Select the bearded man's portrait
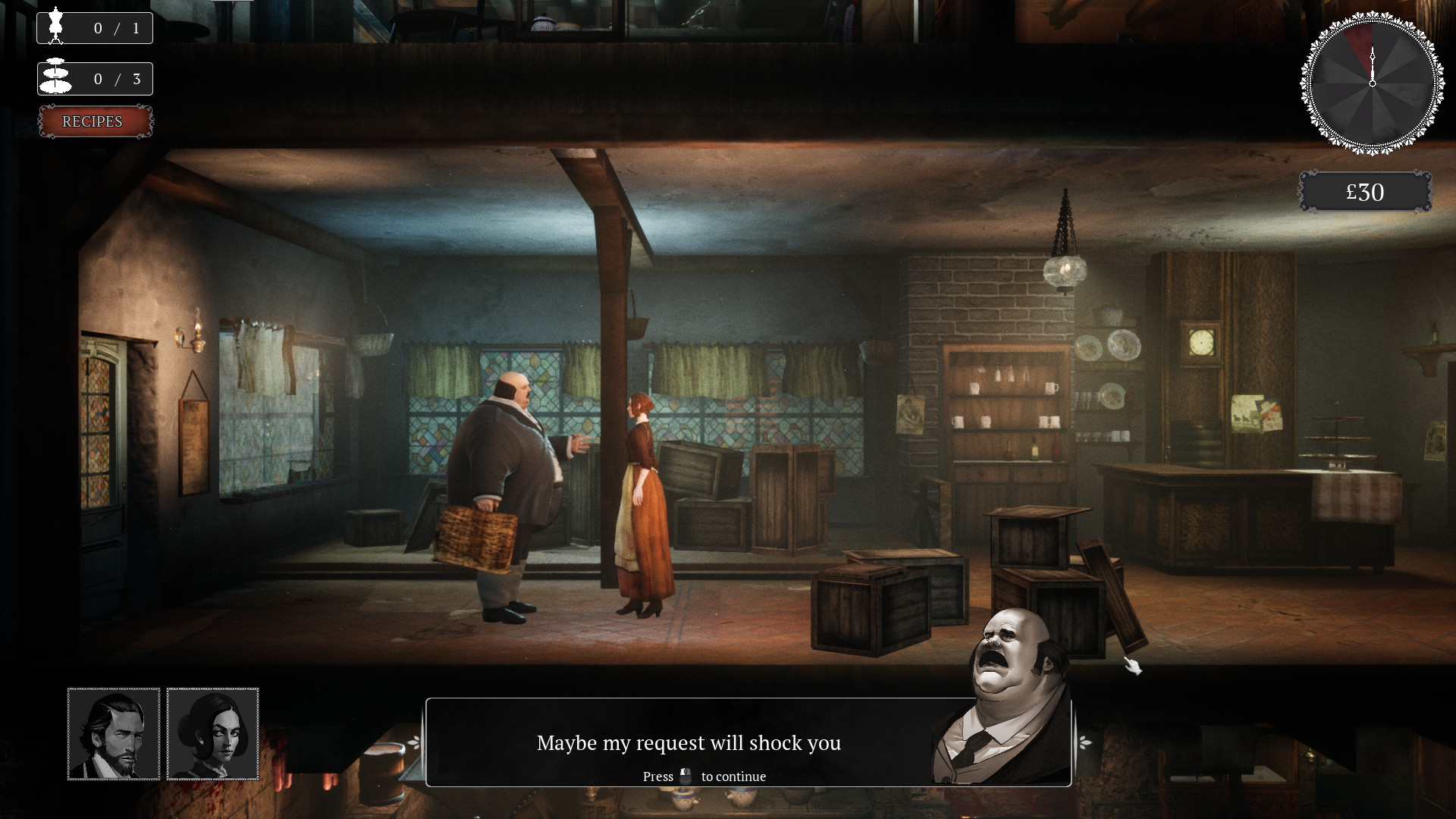The width and height of the screenshot is (1456, 819). coord(113,734)
